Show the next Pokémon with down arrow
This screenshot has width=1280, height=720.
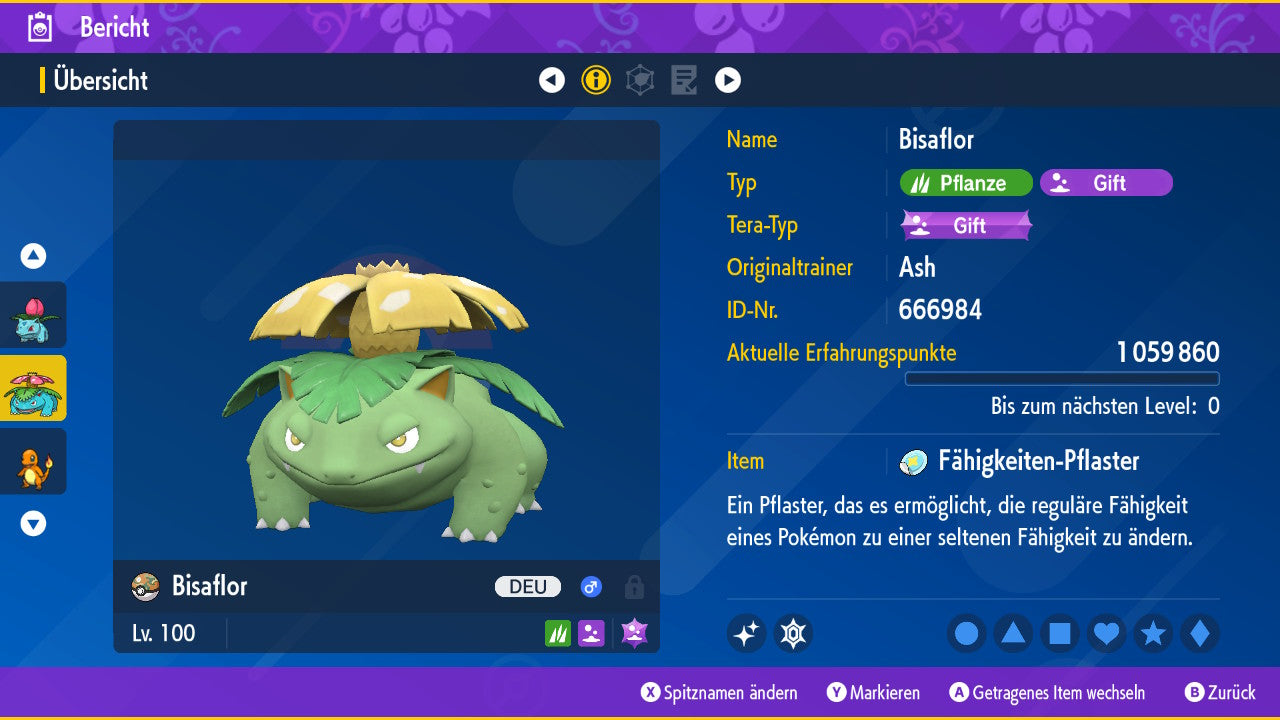tap(34, 523)
